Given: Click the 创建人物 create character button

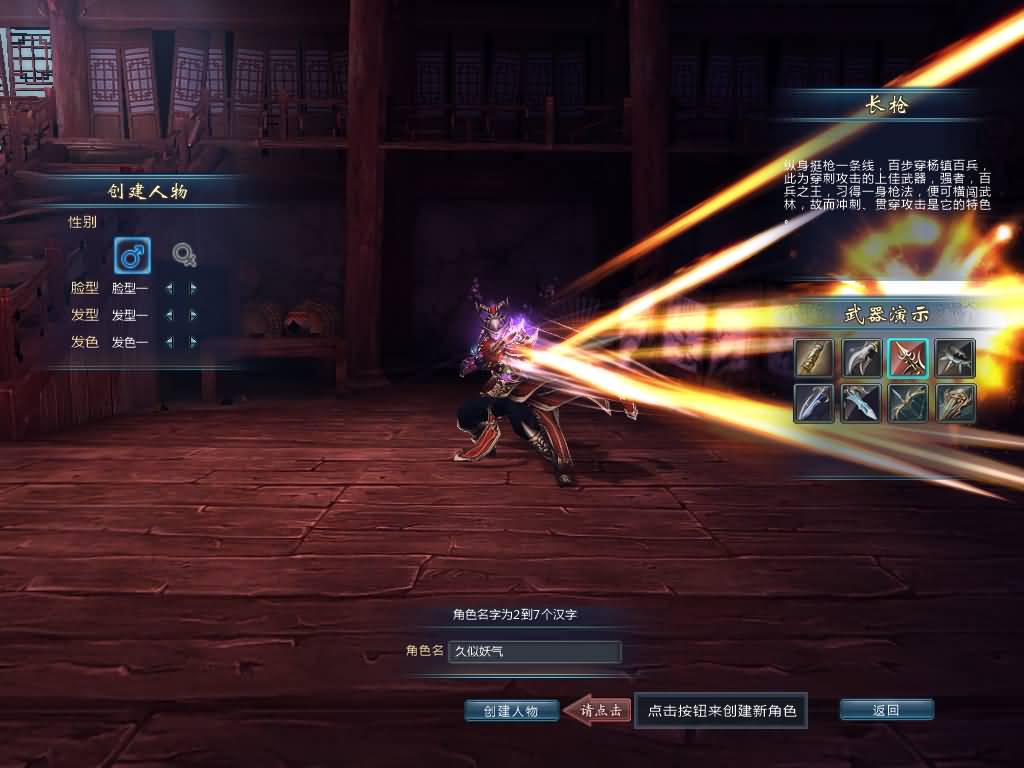Looking at the screenshot, I should point(511,711).
